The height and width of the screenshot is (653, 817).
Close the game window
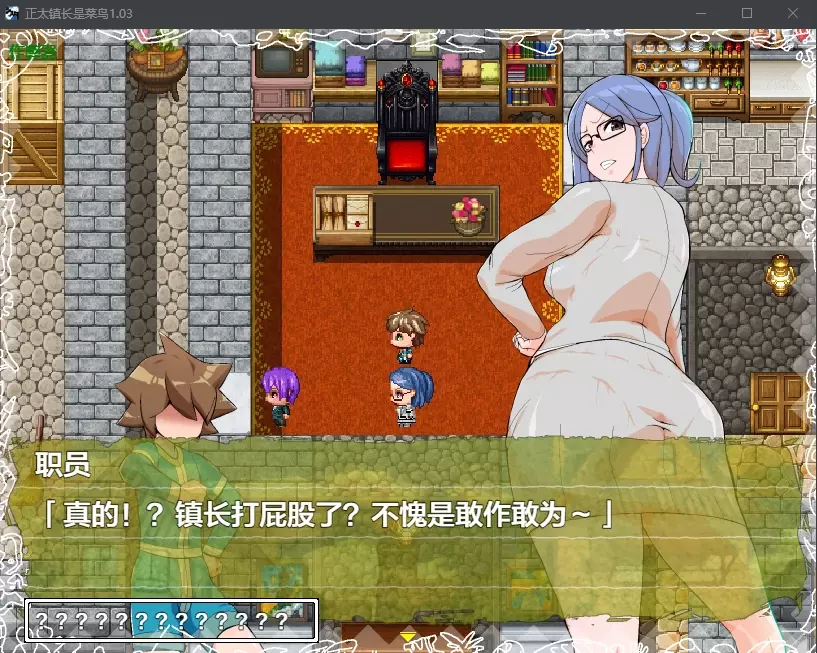coord(792,14)
